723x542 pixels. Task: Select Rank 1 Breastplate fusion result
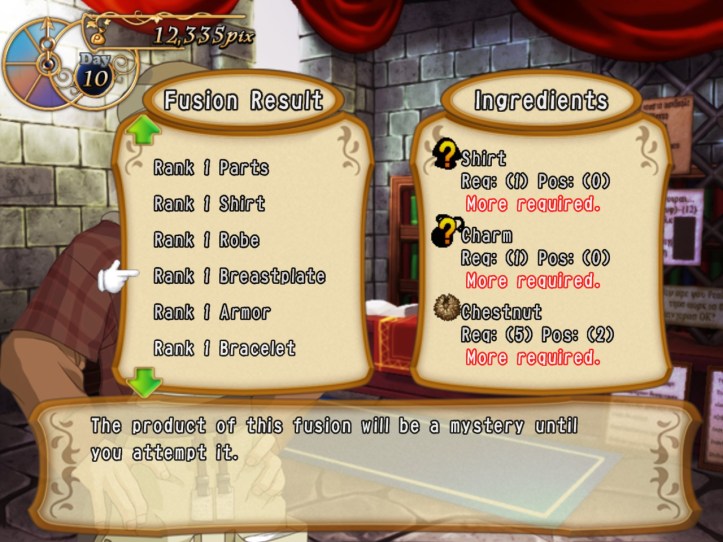click(x=239, y=276)
